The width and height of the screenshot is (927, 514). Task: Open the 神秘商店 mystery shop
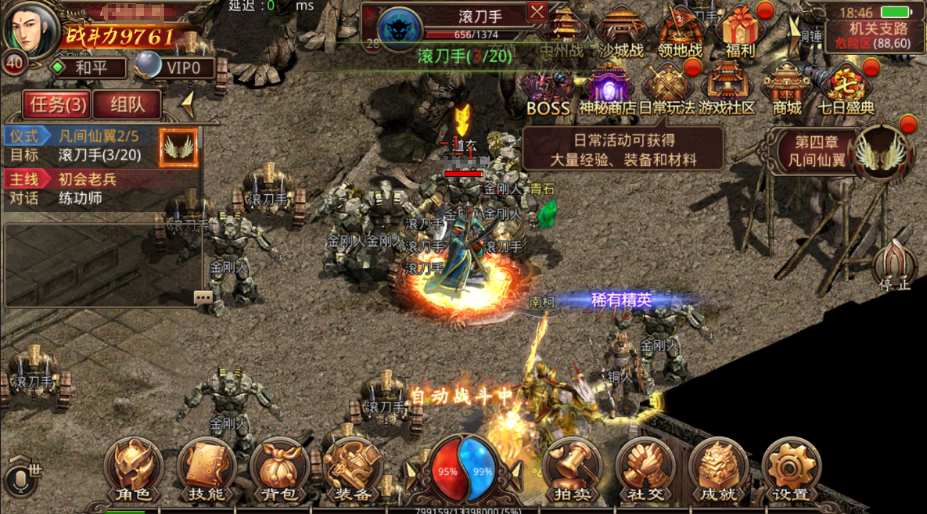tap(609, 88)
